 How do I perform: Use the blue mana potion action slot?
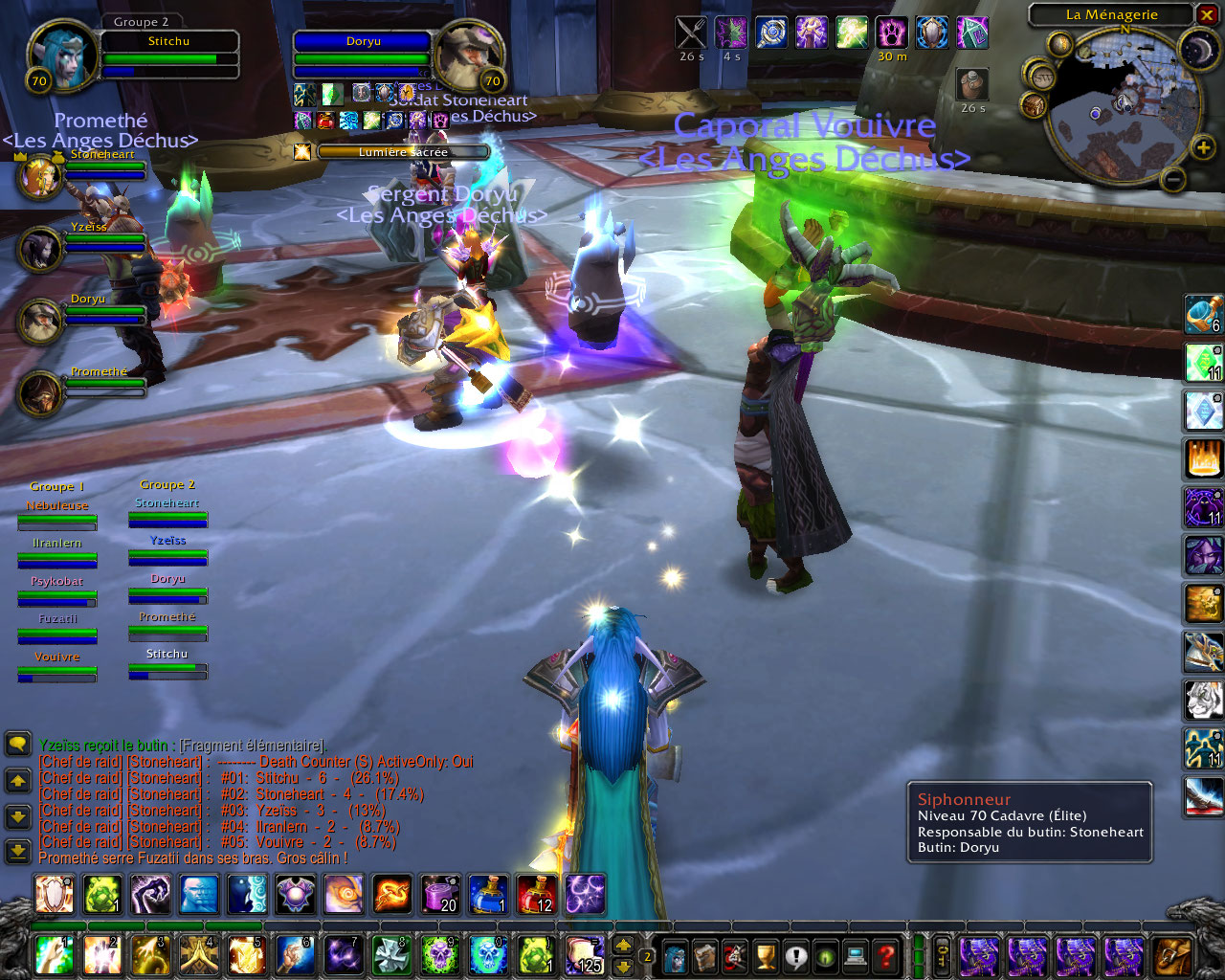tap(488, 894)
